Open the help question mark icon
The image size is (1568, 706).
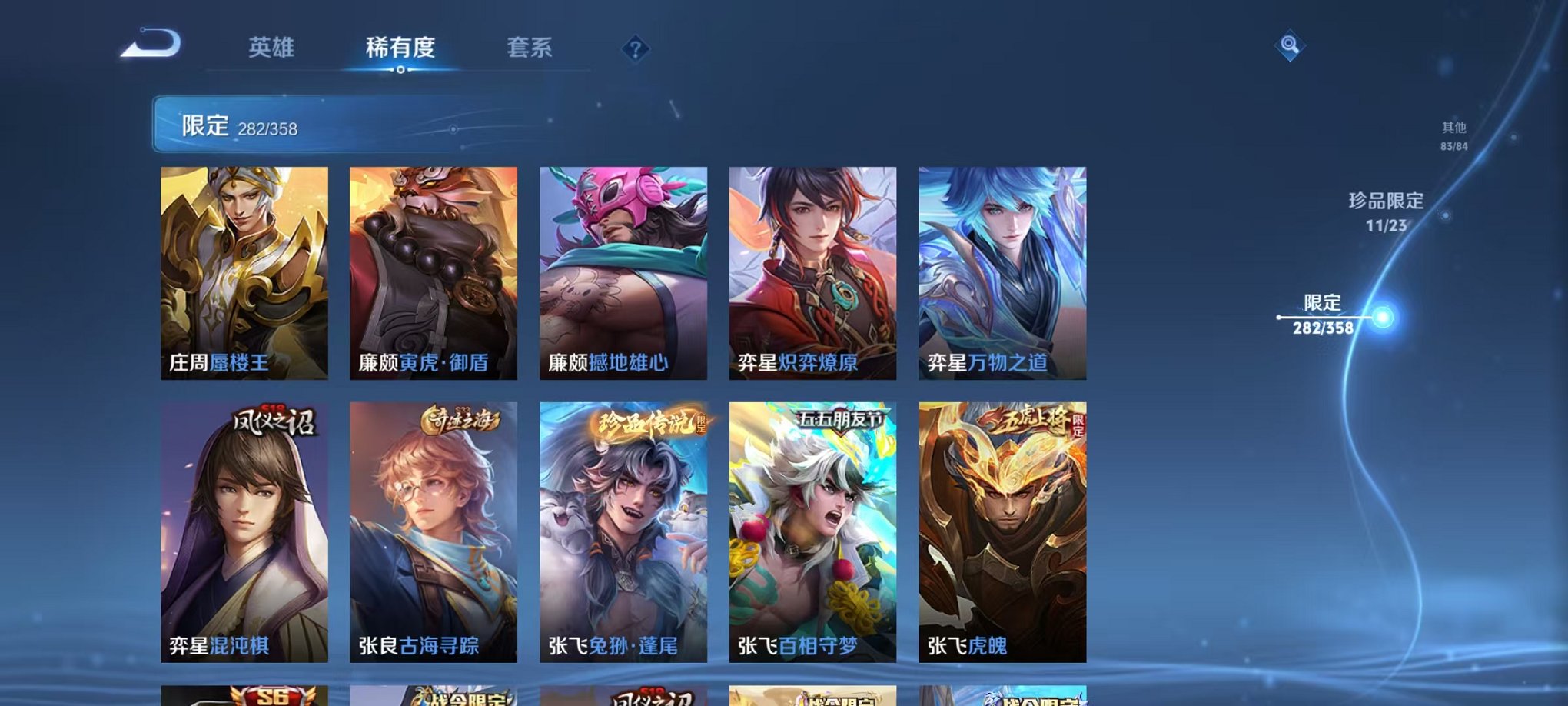tap(635, 49)
